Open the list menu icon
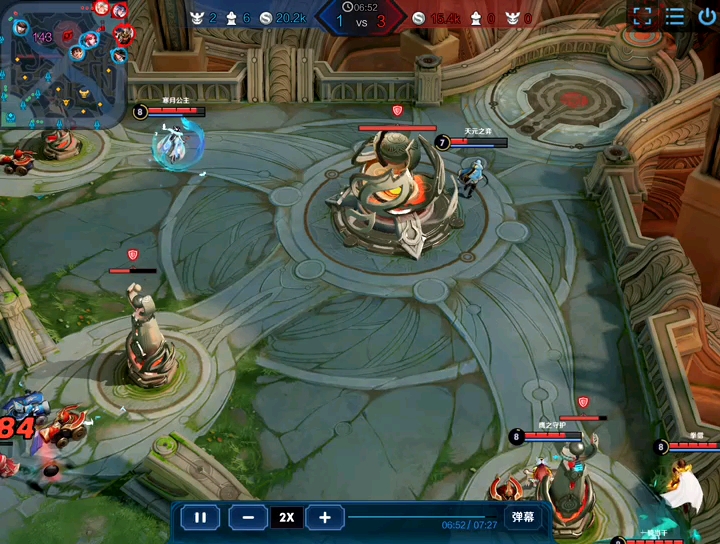The height and width of the screenshot is (544, 720). click(x=676, y=17)
